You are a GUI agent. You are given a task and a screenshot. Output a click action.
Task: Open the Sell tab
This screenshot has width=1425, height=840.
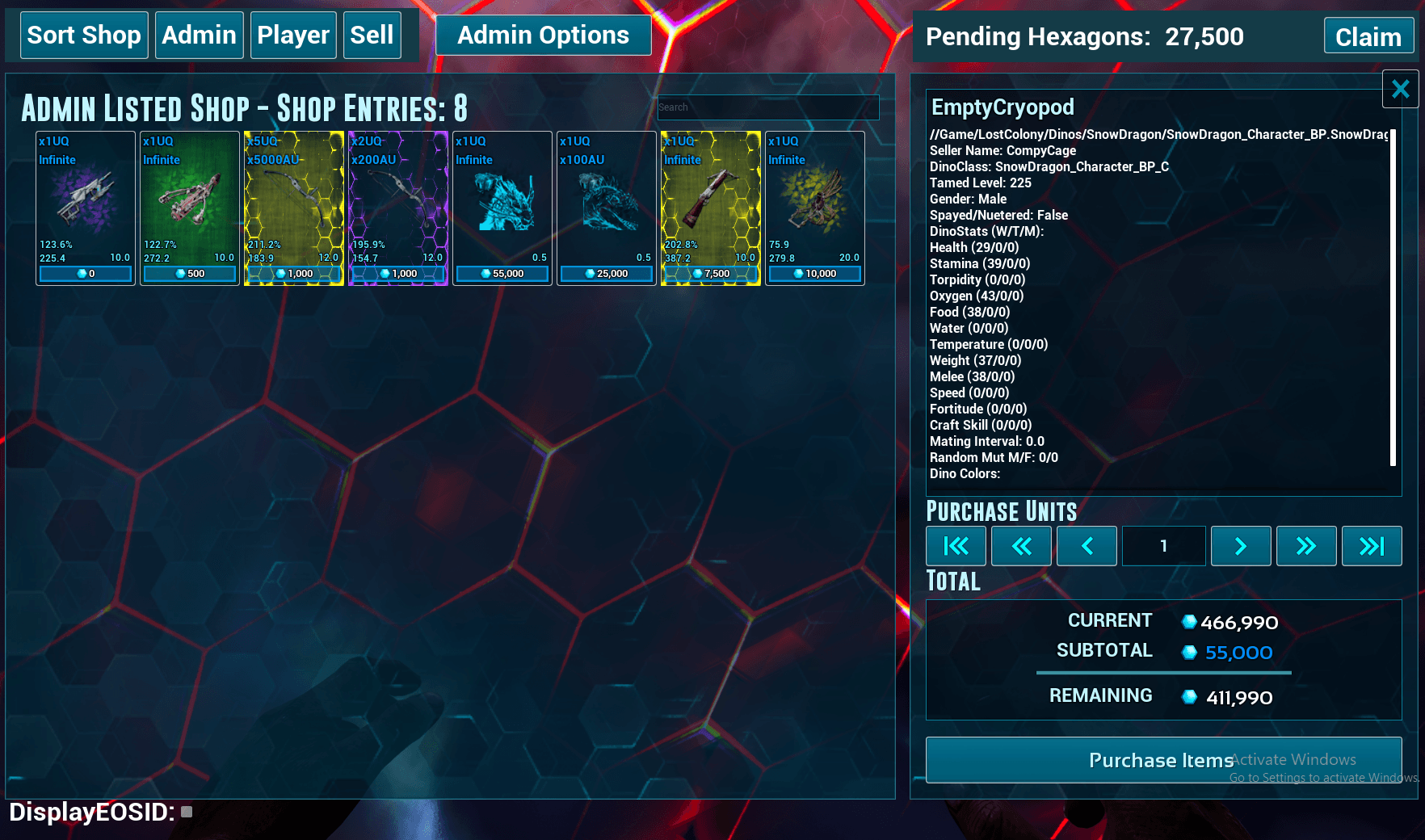[372, 36]
